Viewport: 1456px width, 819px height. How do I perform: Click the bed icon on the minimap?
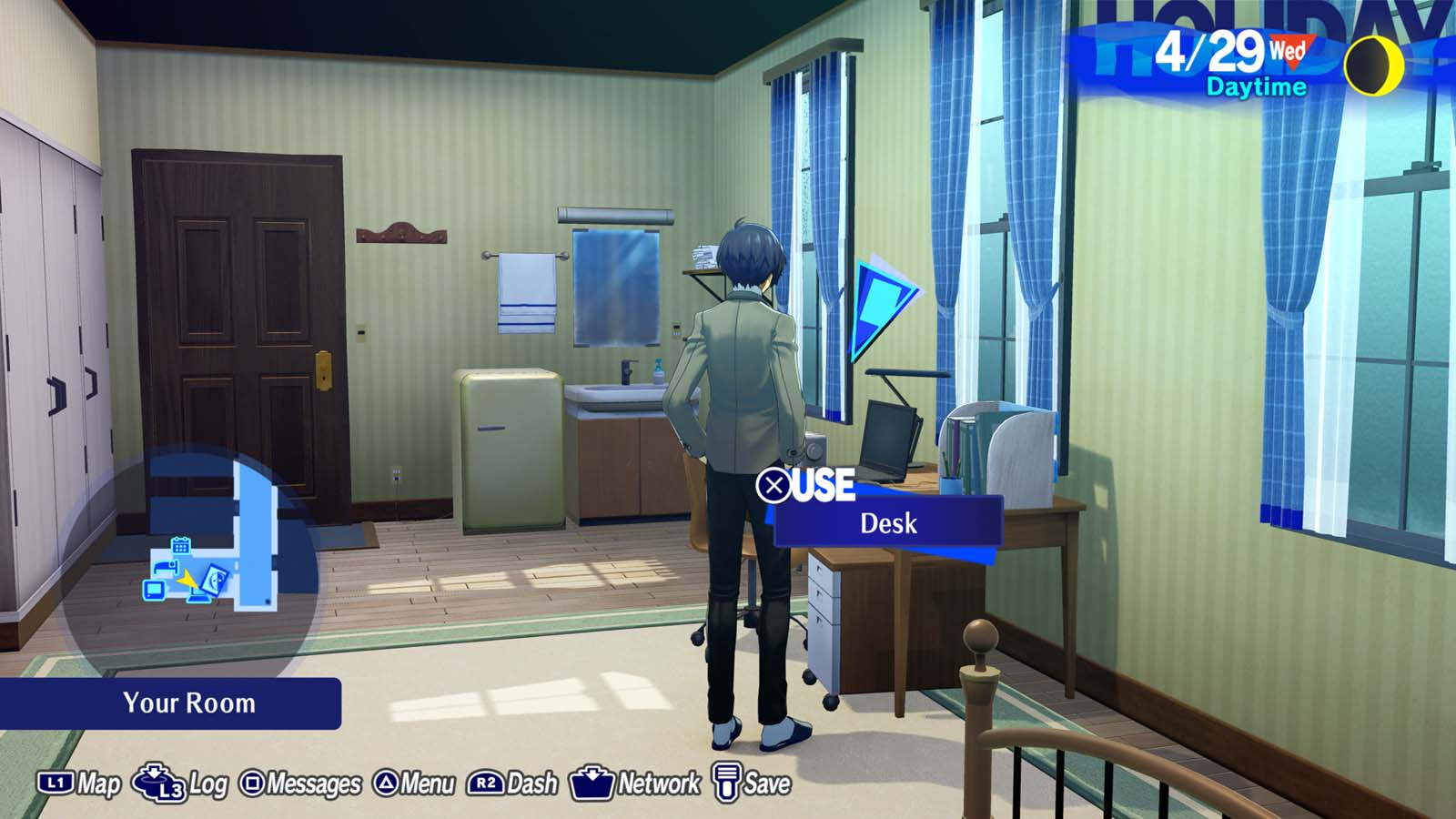167,568
